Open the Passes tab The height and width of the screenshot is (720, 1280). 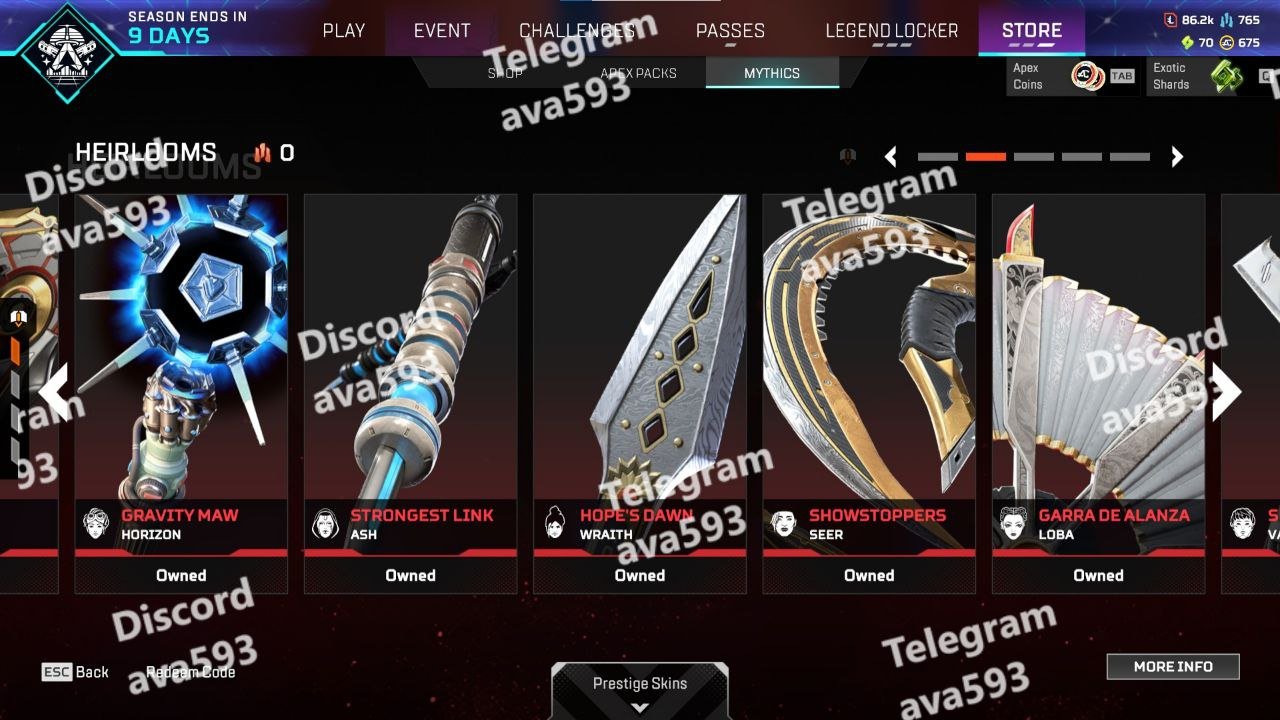pos(730,31)
